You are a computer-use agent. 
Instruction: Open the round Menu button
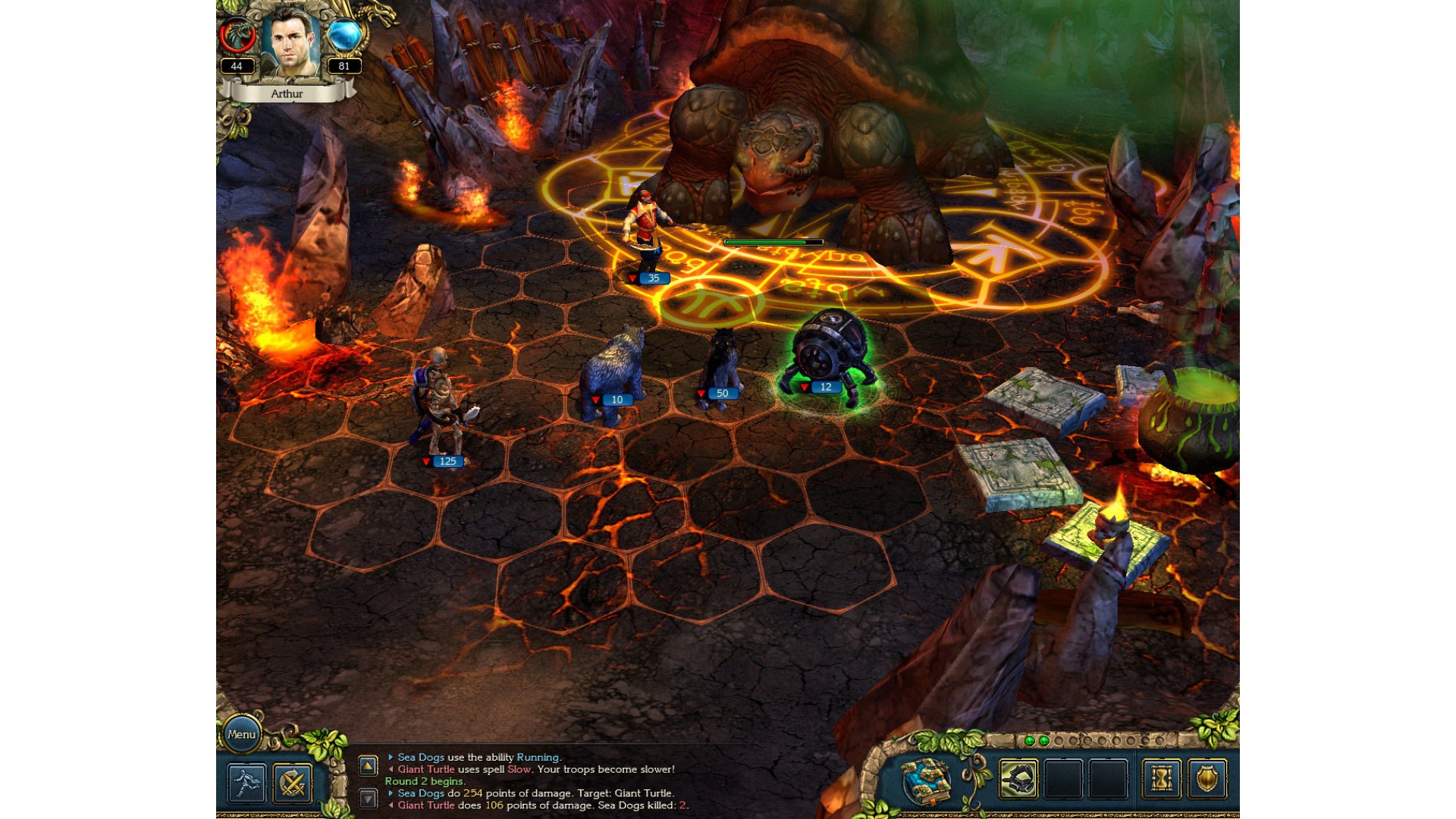(241, 734)
